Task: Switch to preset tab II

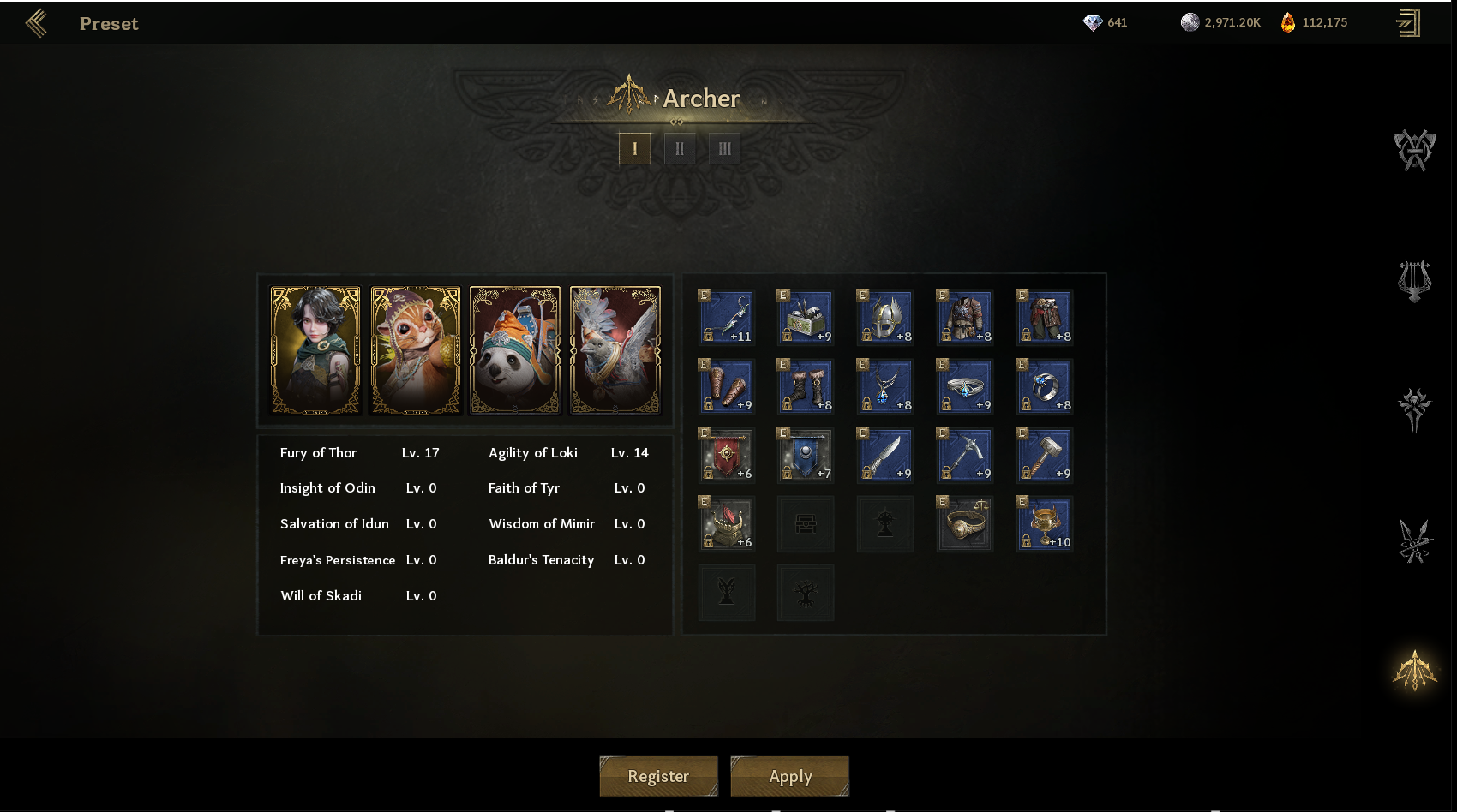Action: (x=680, y=149)
